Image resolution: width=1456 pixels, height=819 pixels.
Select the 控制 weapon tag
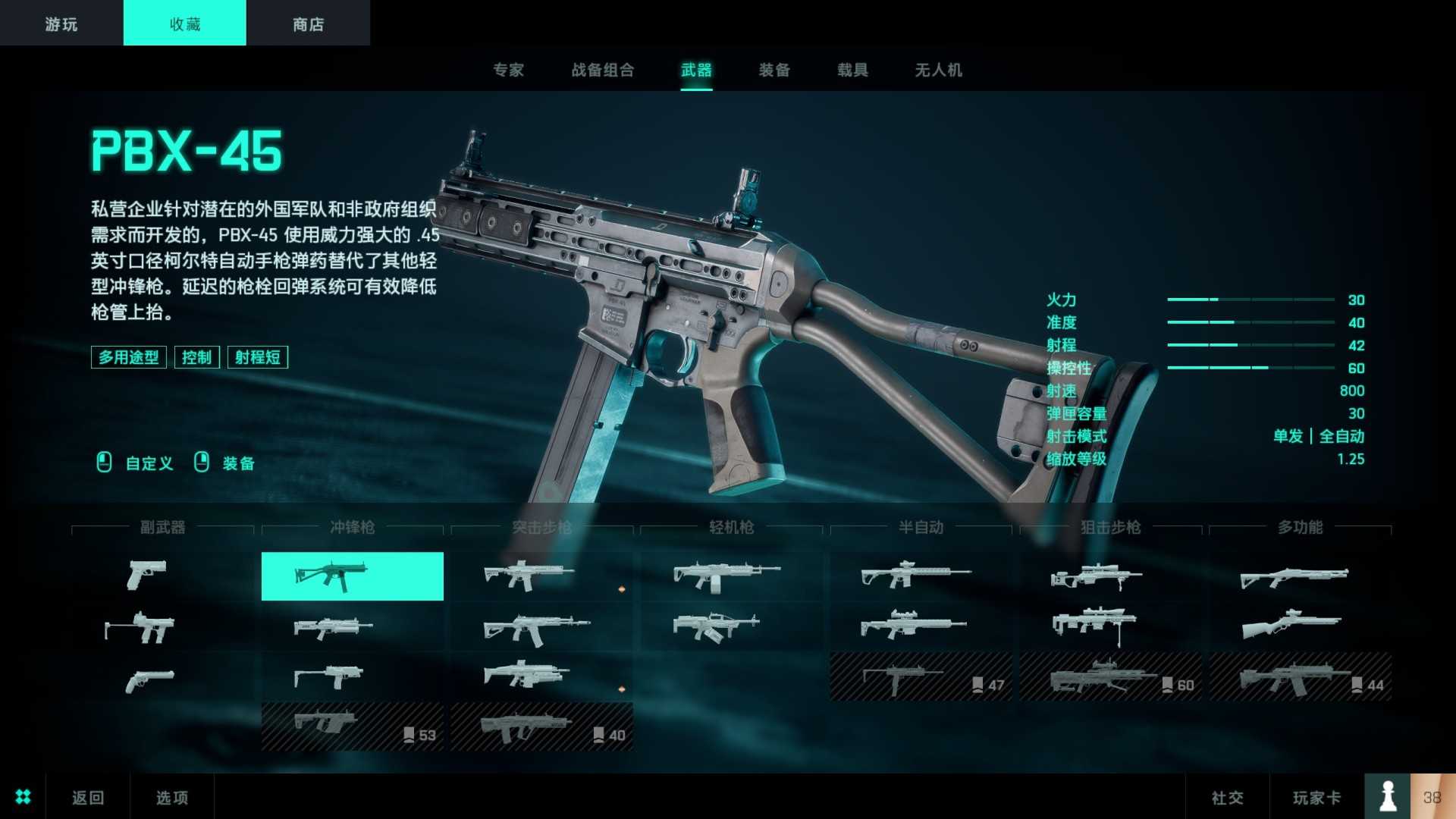coord(196,356)
